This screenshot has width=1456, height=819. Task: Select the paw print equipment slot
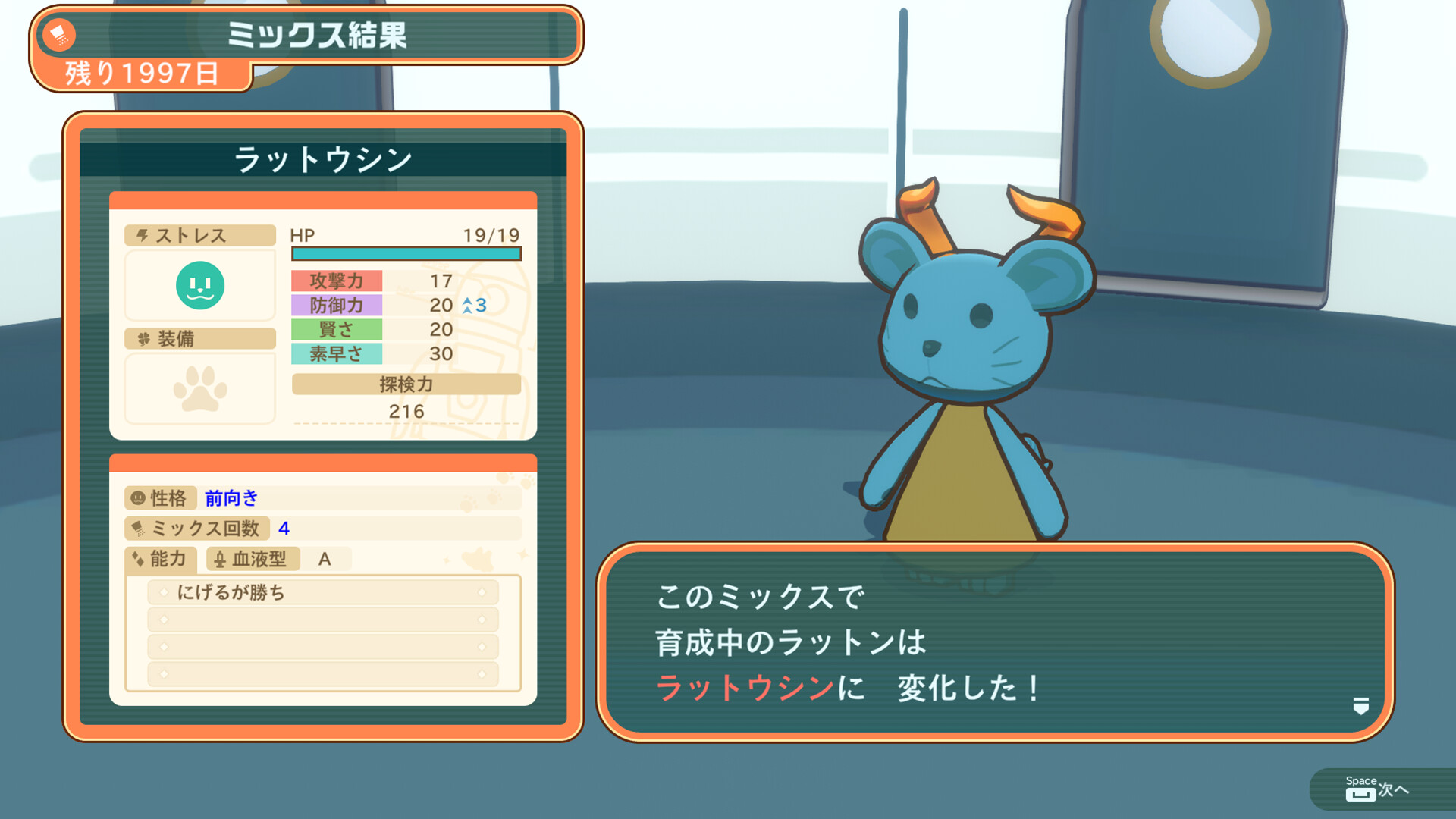(199, 388)
